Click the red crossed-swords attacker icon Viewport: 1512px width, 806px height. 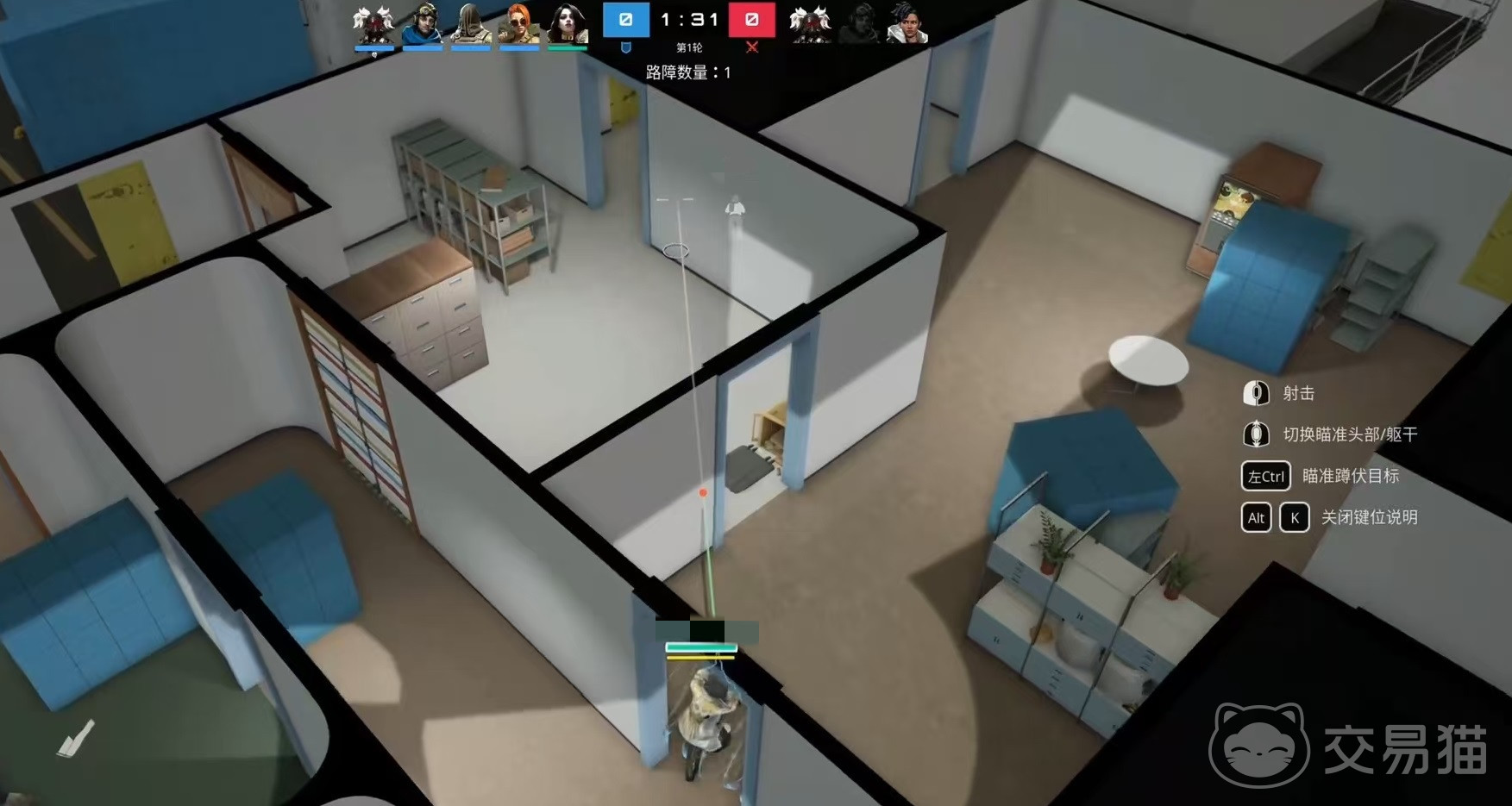click(x=752, y=47)
